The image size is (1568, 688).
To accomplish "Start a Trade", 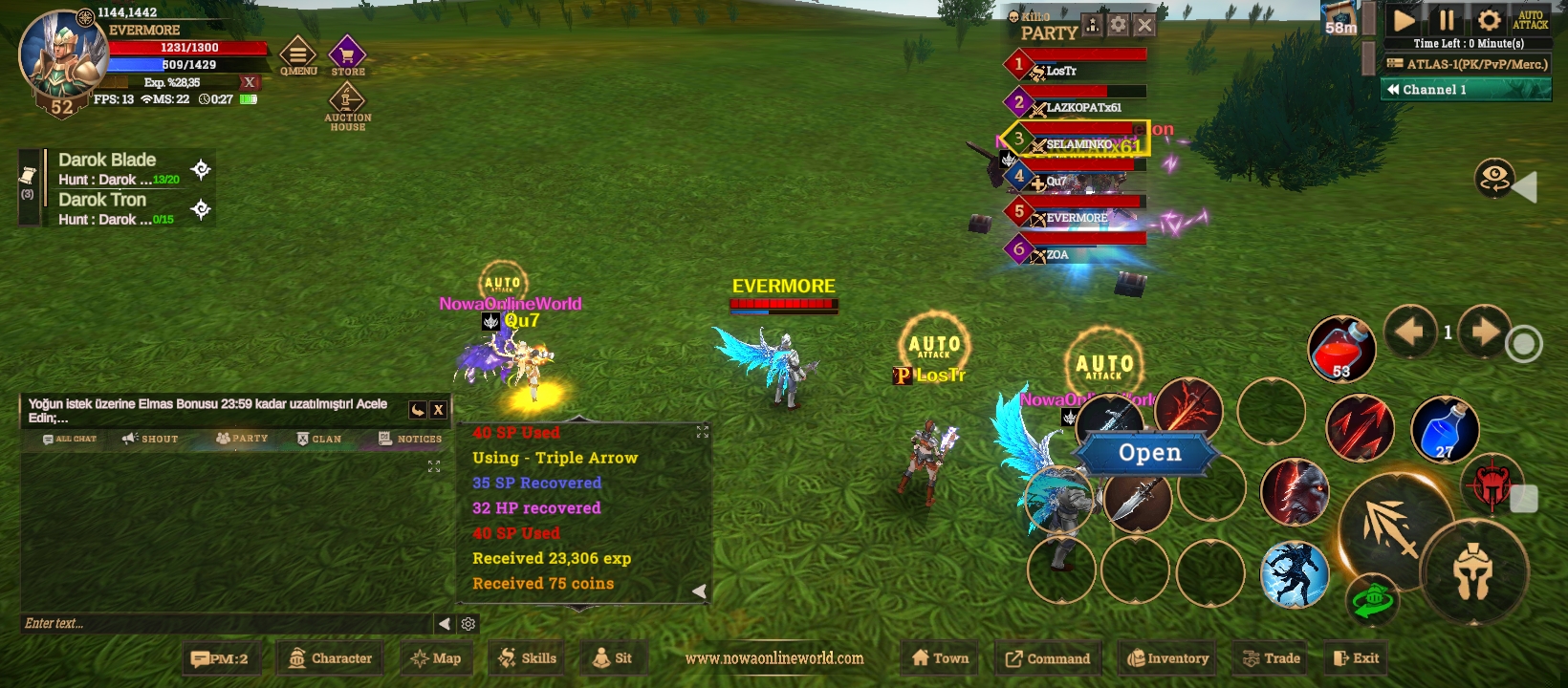I will tap(1271, 658).
